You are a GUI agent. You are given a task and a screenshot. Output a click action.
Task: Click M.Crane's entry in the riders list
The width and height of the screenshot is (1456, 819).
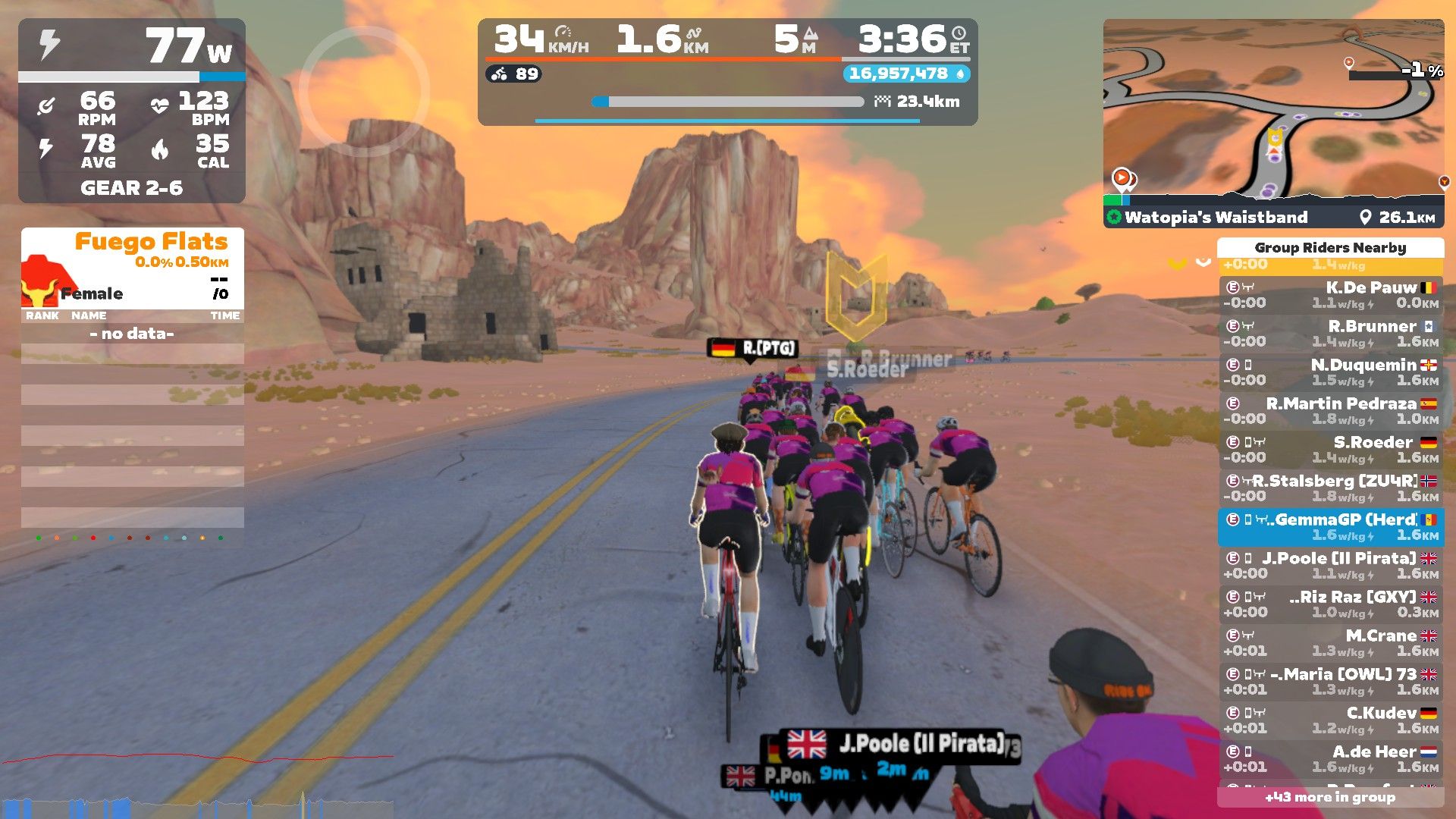1331,643
